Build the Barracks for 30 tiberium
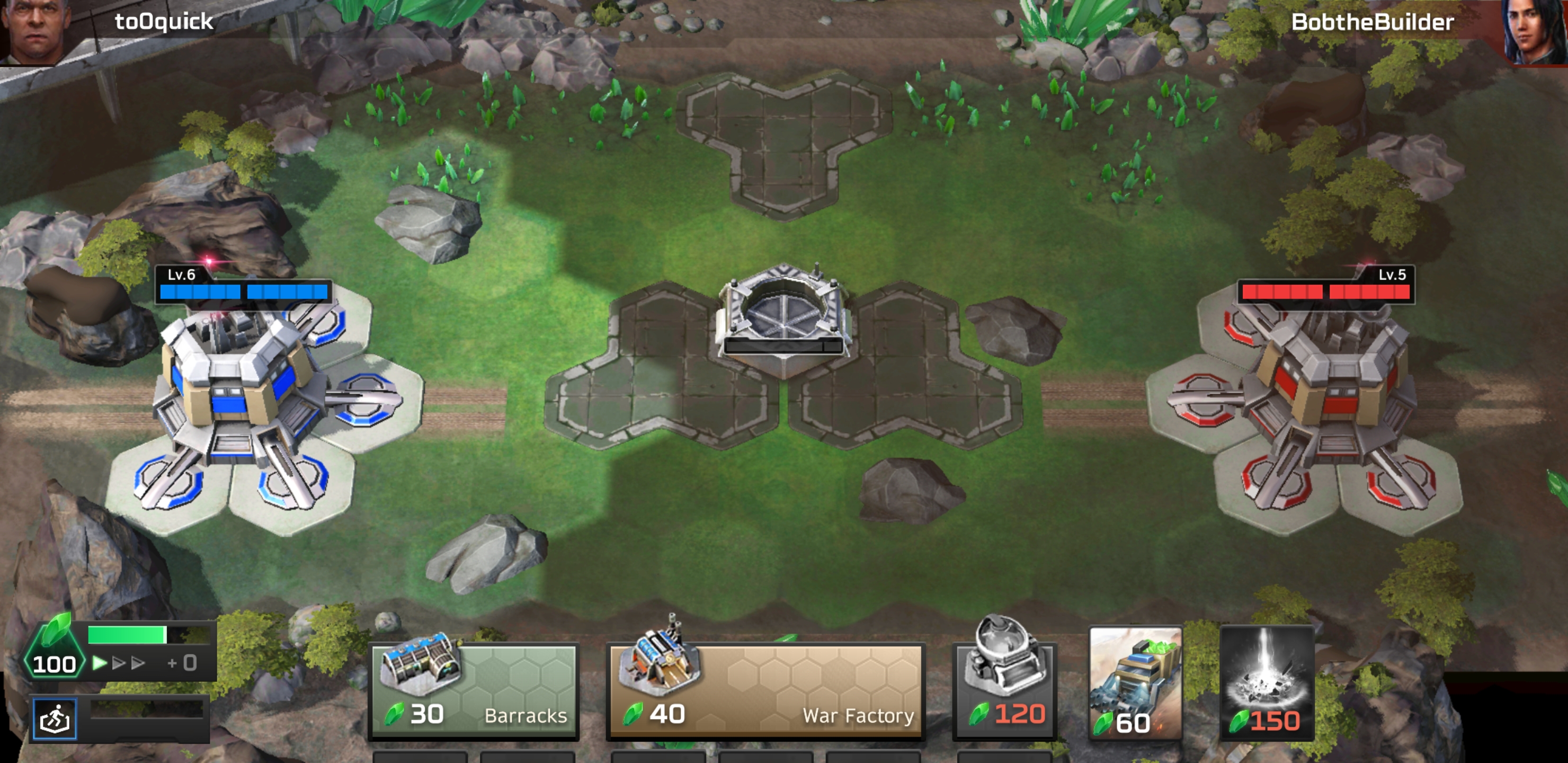 pos(474,691)
